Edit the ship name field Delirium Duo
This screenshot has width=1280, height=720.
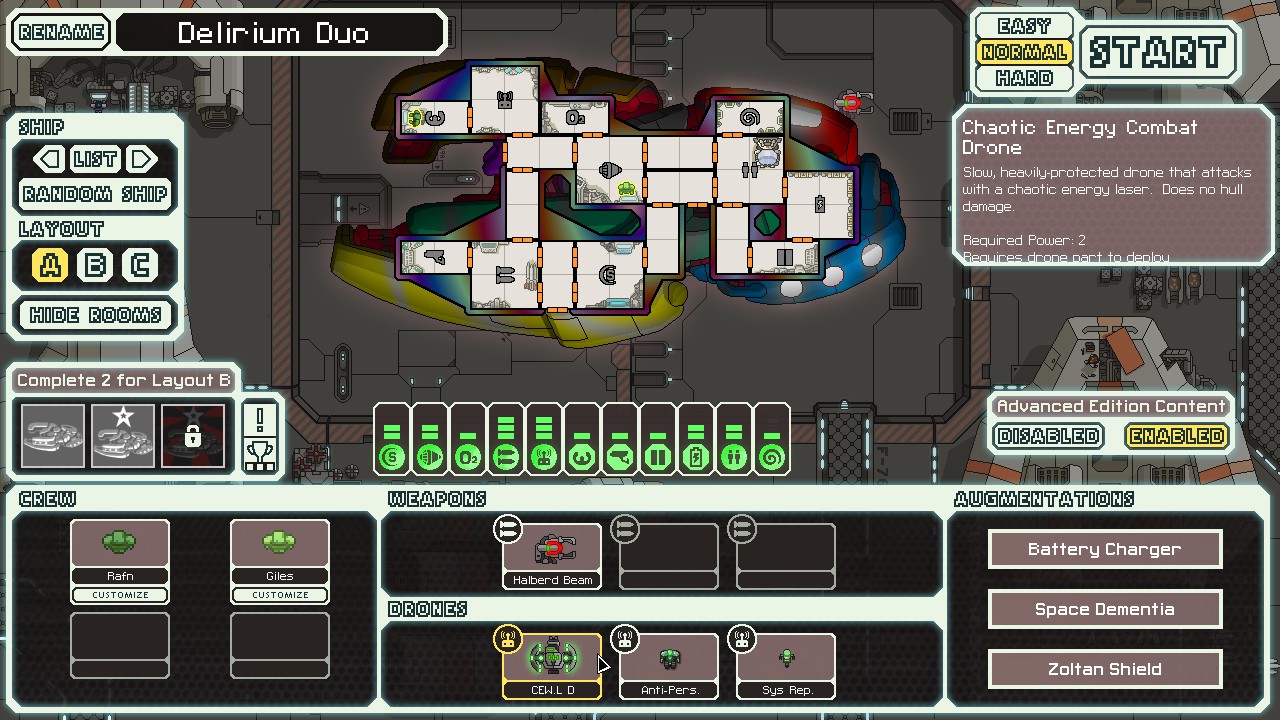[279, 33]
